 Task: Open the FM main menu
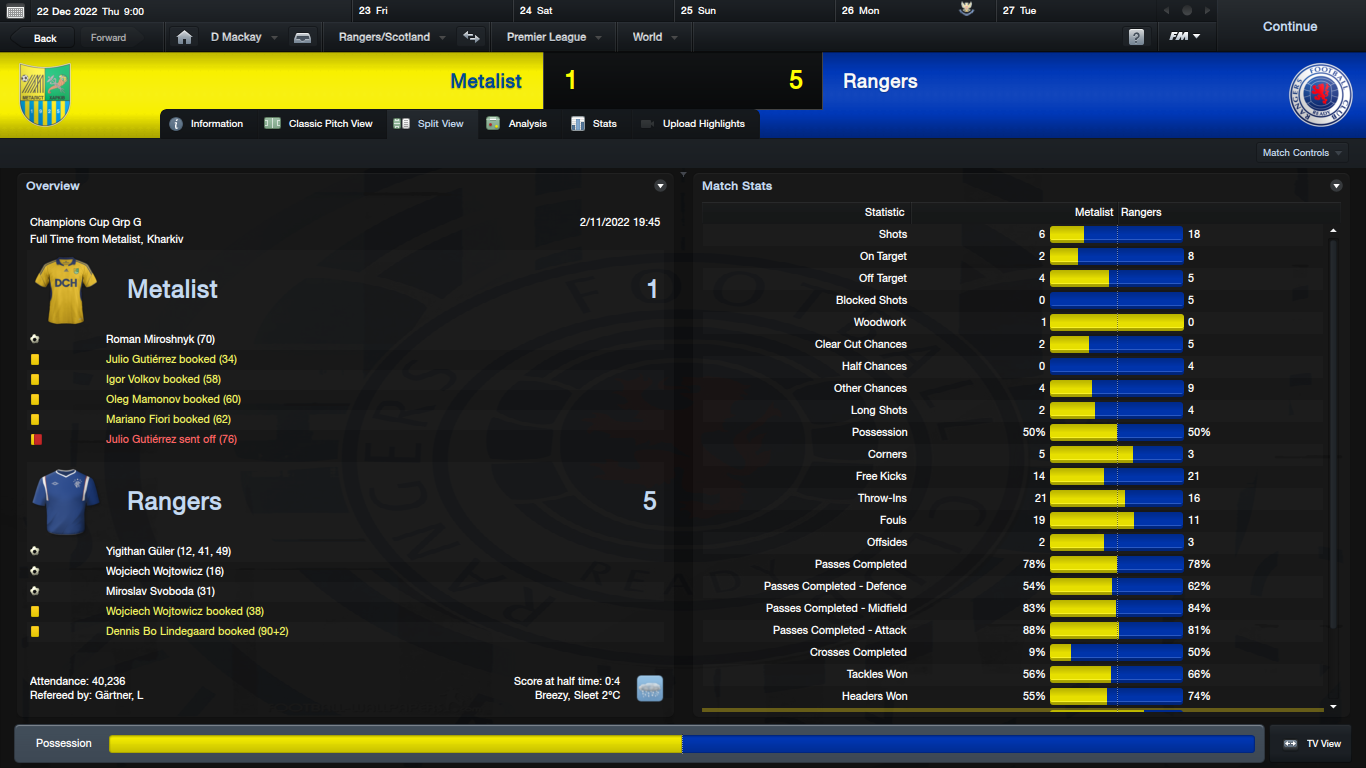[1185, 38]
